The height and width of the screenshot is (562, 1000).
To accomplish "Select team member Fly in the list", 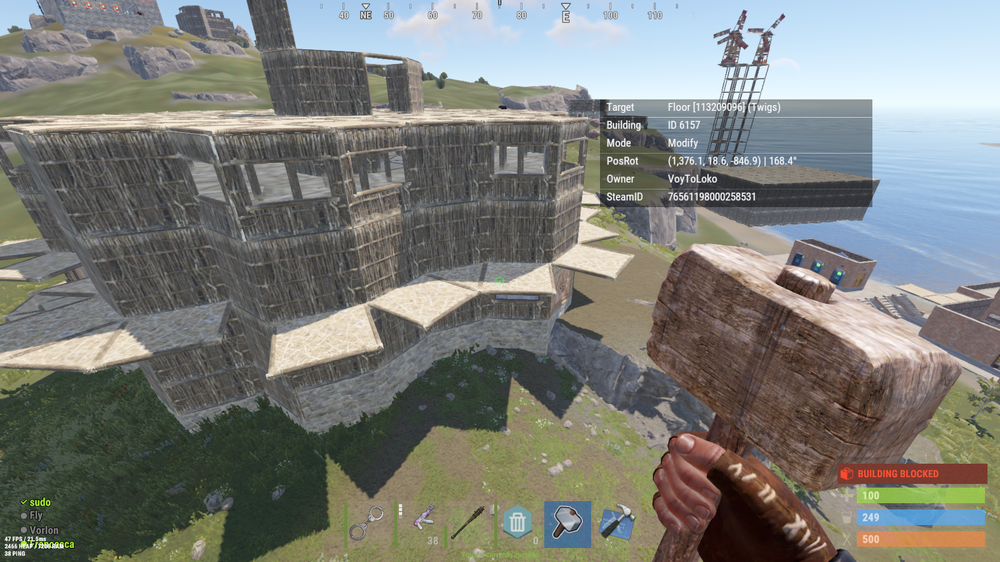I will (x=36, y=516).
